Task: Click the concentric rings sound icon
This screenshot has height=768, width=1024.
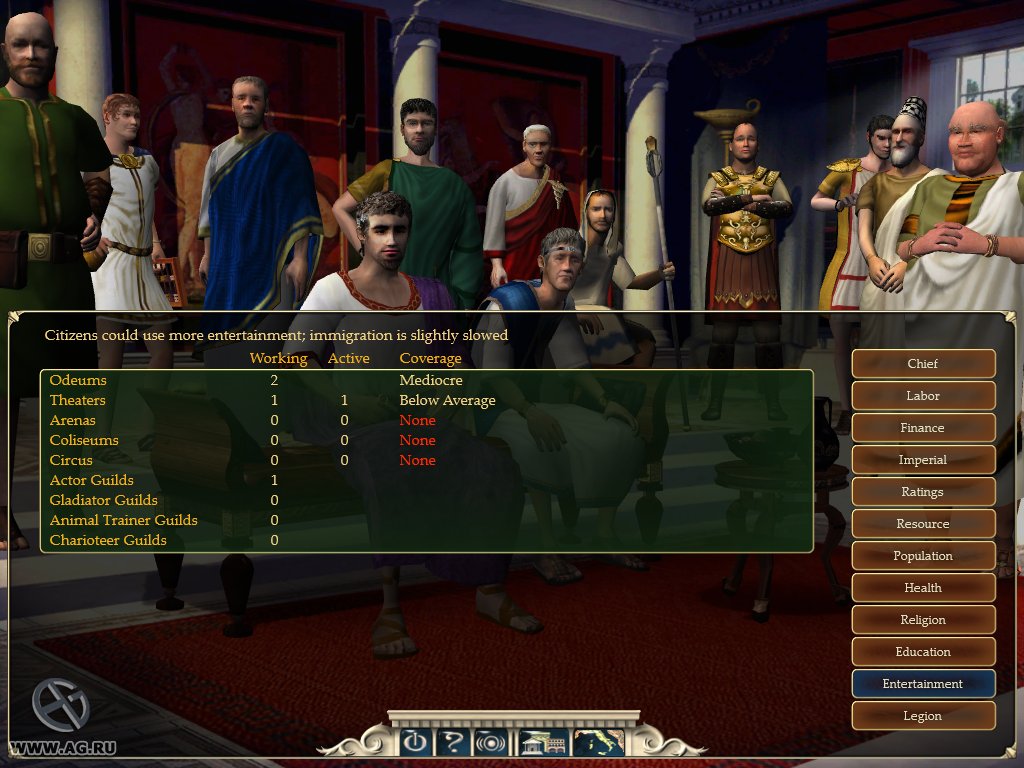Action: (x=491, y=742)
